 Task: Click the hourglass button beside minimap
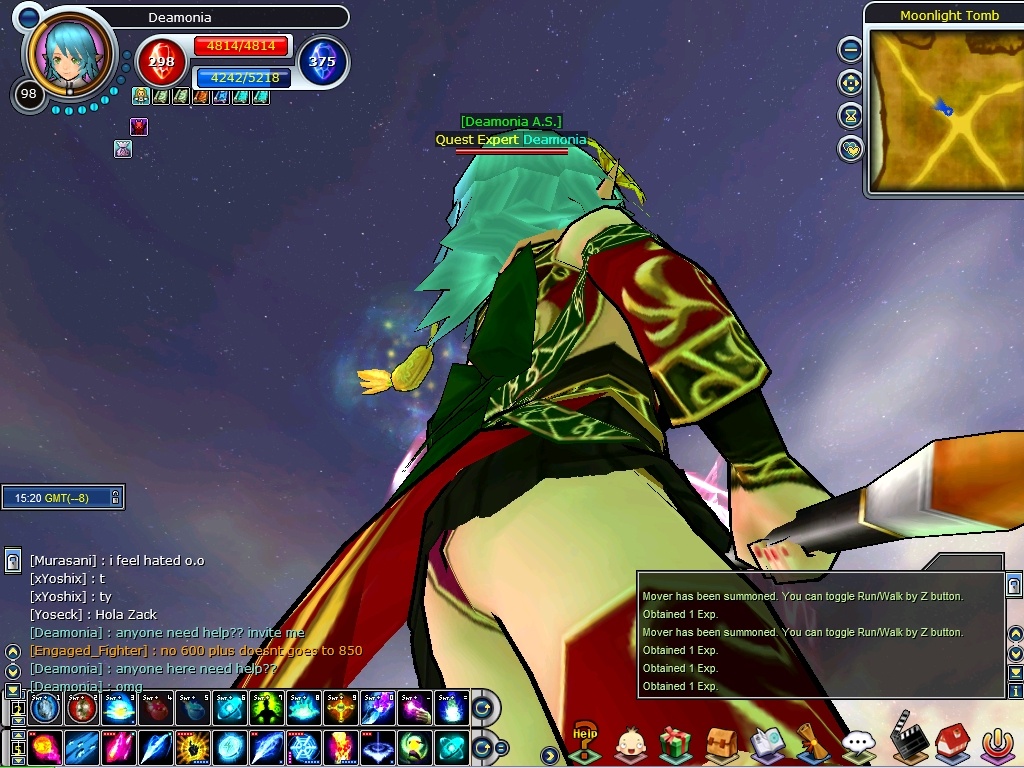point(850,115)
